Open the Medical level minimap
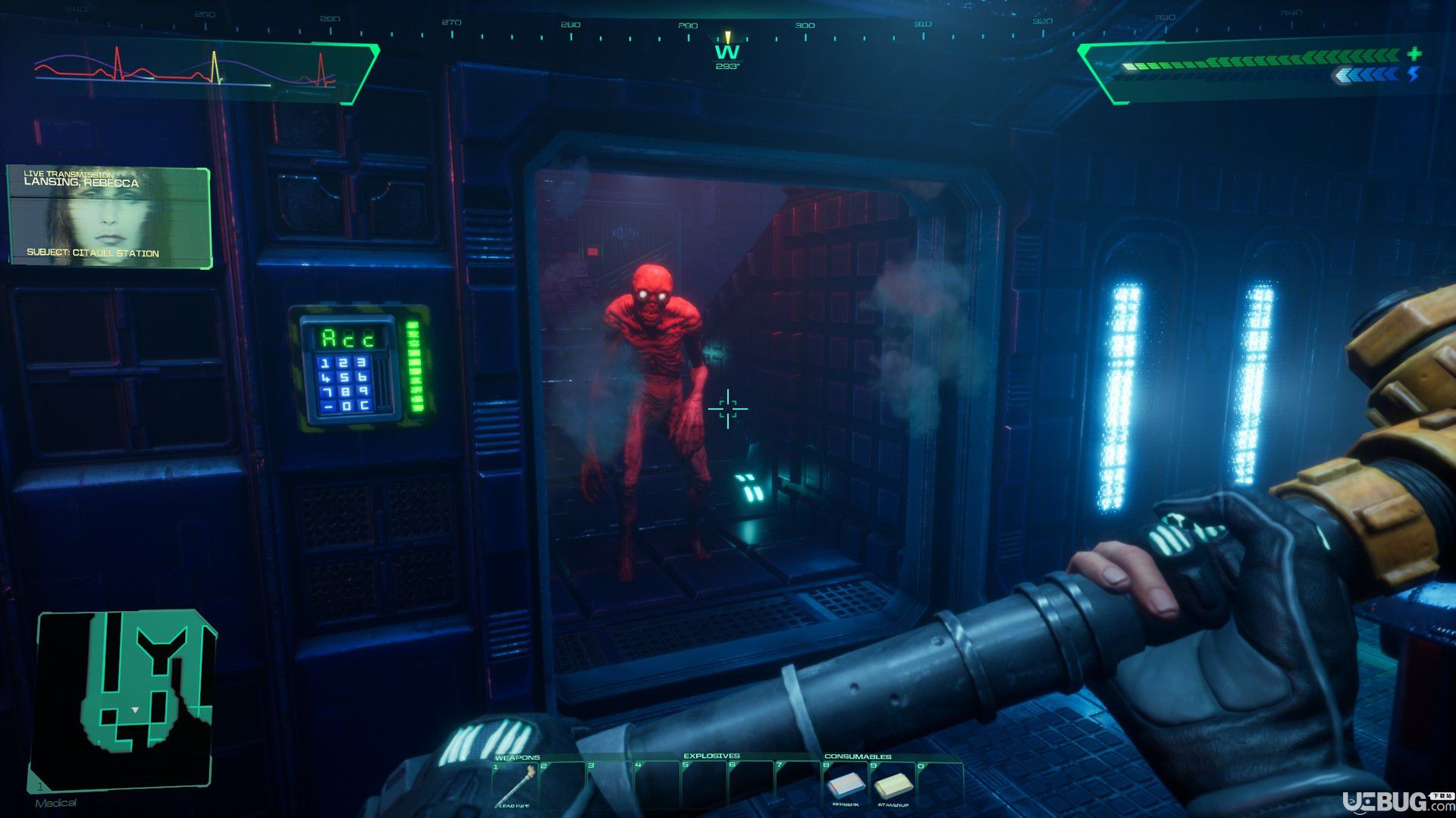1456x818 pixels. click(x=124, y=699)
